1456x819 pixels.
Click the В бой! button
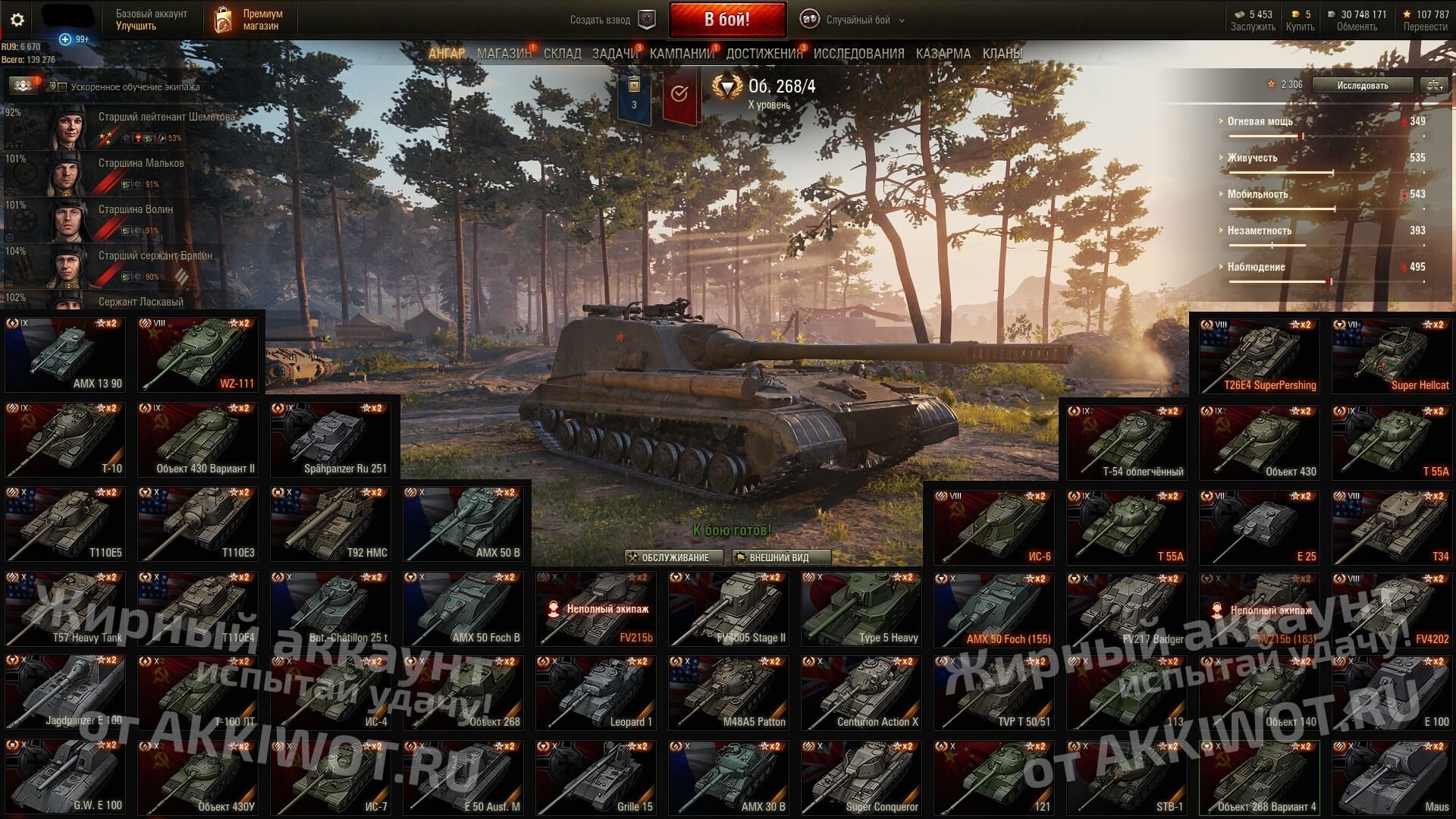pyautogui.click(x=727, y=18)
